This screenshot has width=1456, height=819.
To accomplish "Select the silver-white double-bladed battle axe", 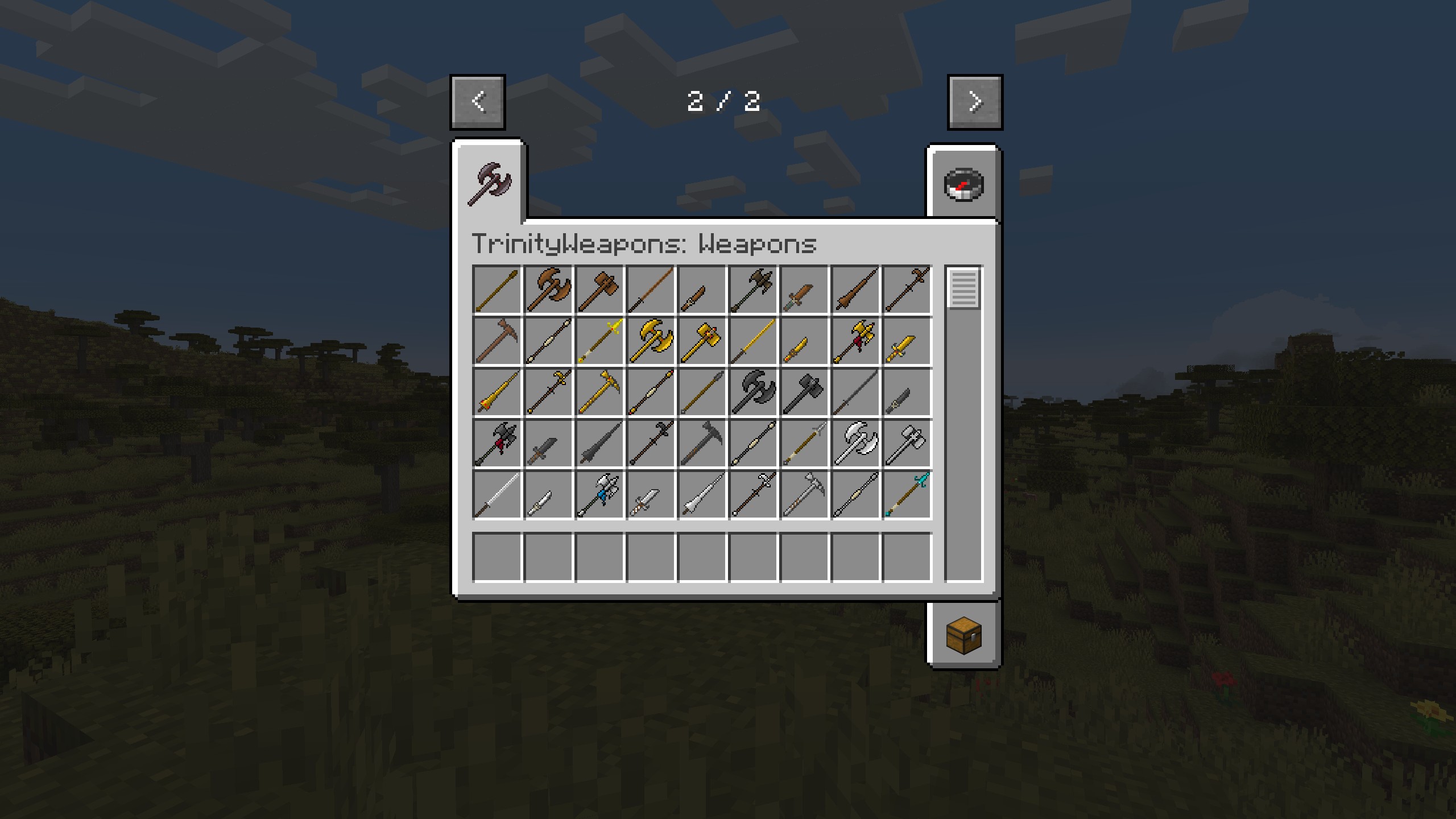I will pyautogui.click(x=855, y=443).
